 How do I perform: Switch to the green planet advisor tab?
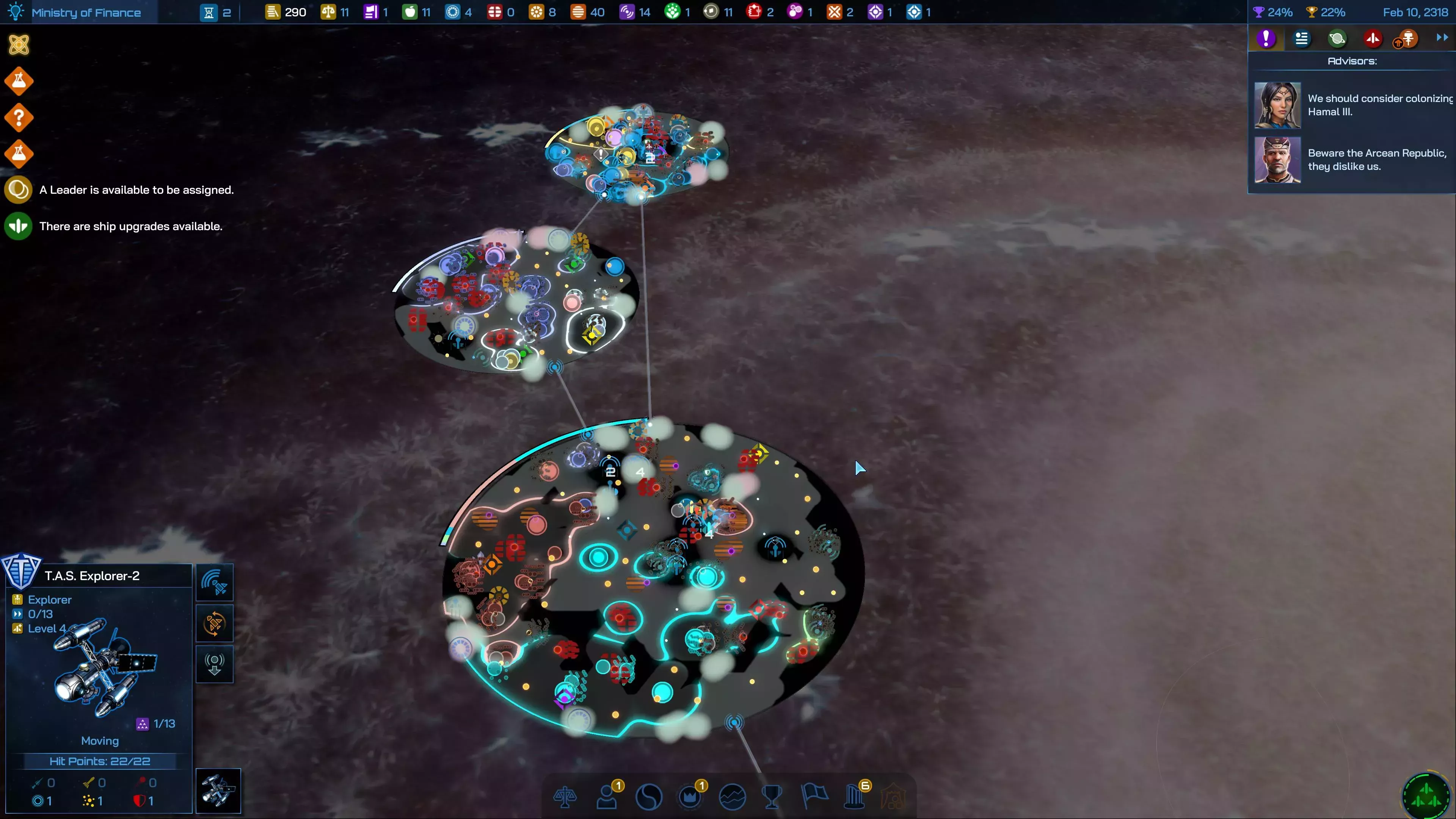coord(1337,38)
